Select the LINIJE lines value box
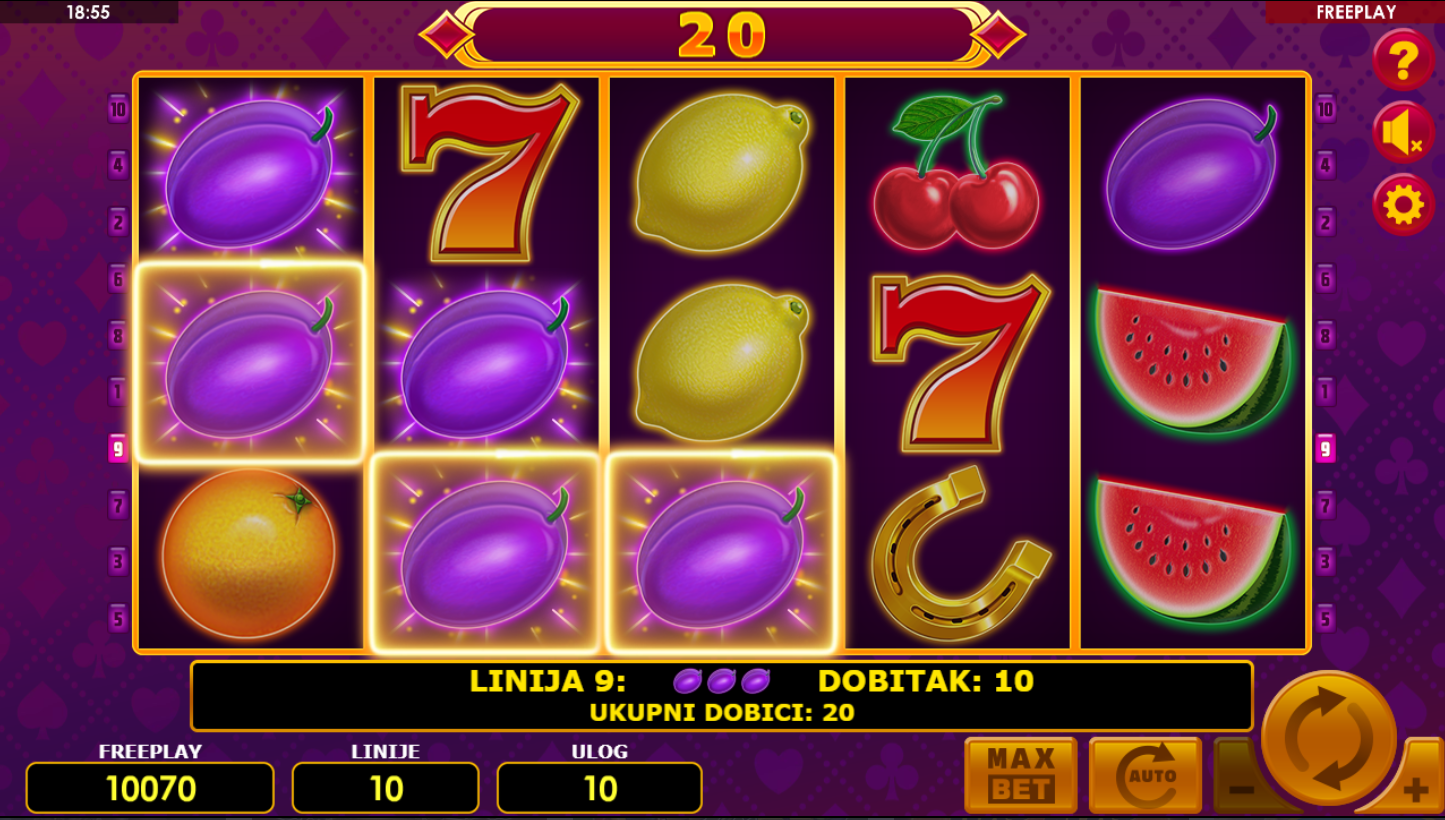The image size is (1445, 820). pos(385,788)
